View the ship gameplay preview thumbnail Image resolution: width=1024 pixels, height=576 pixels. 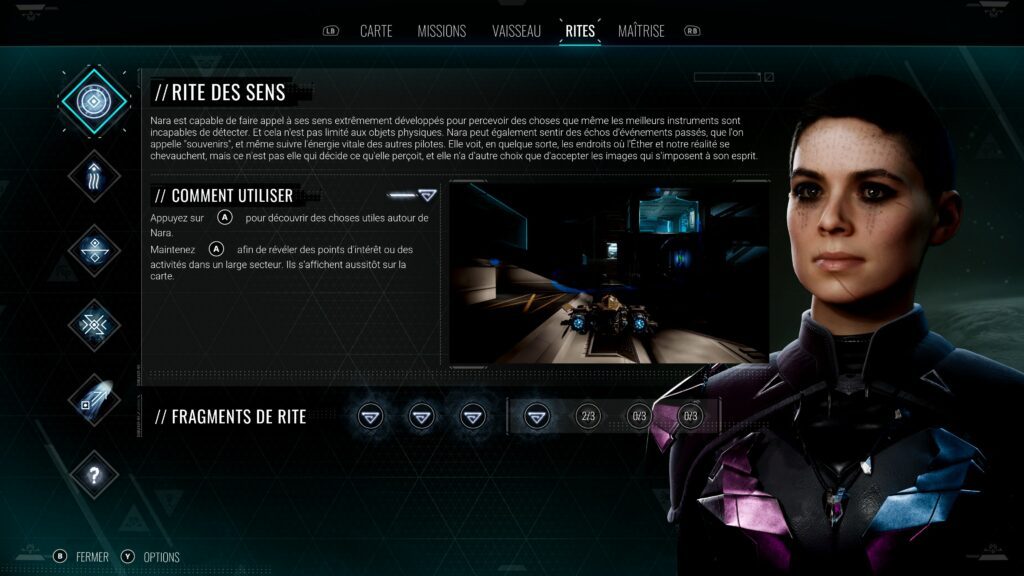609,272
